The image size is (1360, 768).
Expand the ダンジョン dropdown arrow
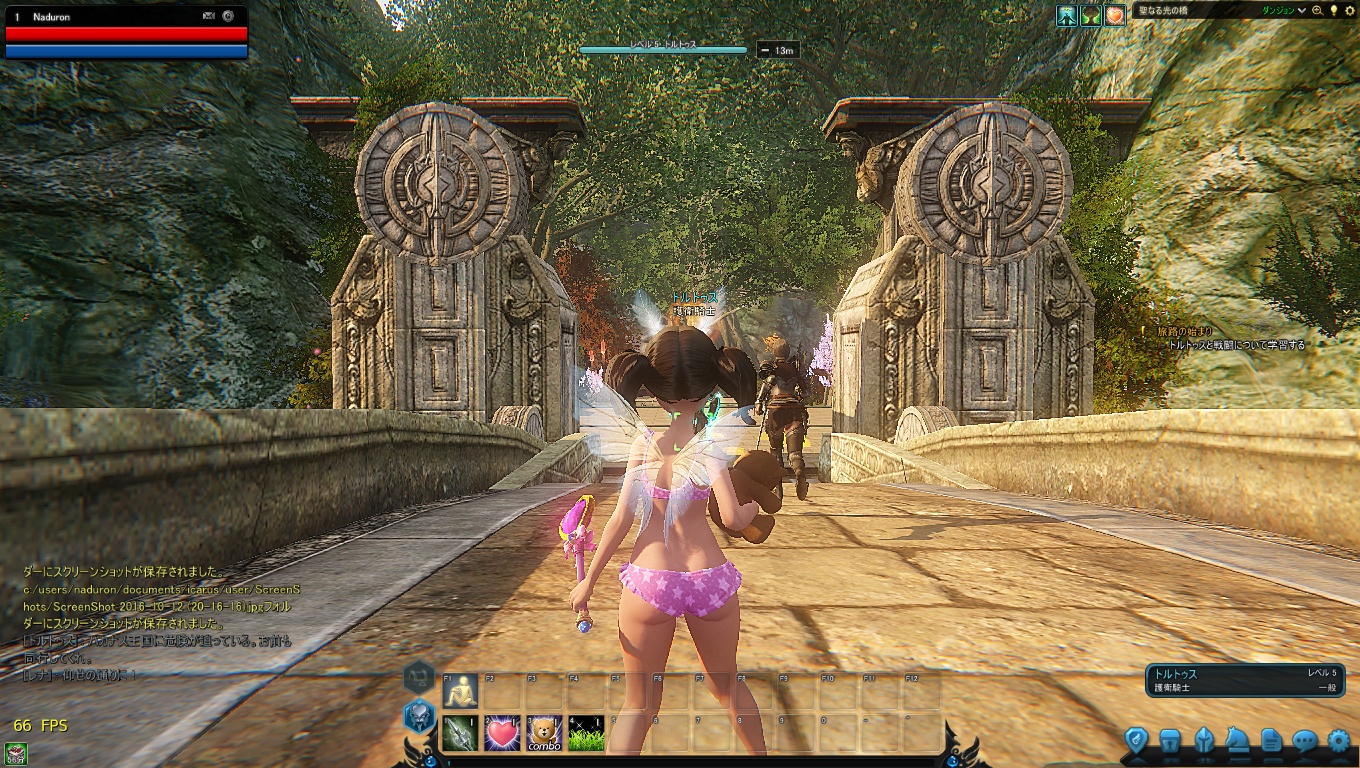(1301, 11)
